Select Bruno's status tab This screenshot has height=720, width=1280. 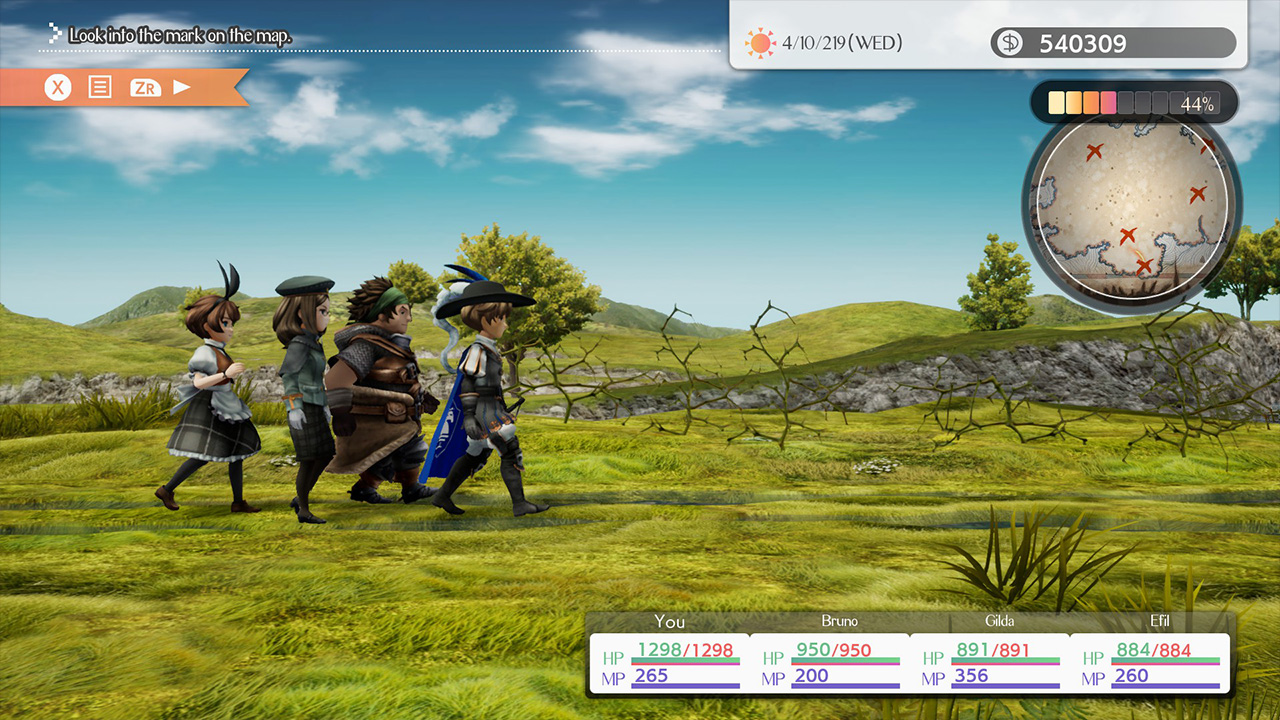click(840, 621)
